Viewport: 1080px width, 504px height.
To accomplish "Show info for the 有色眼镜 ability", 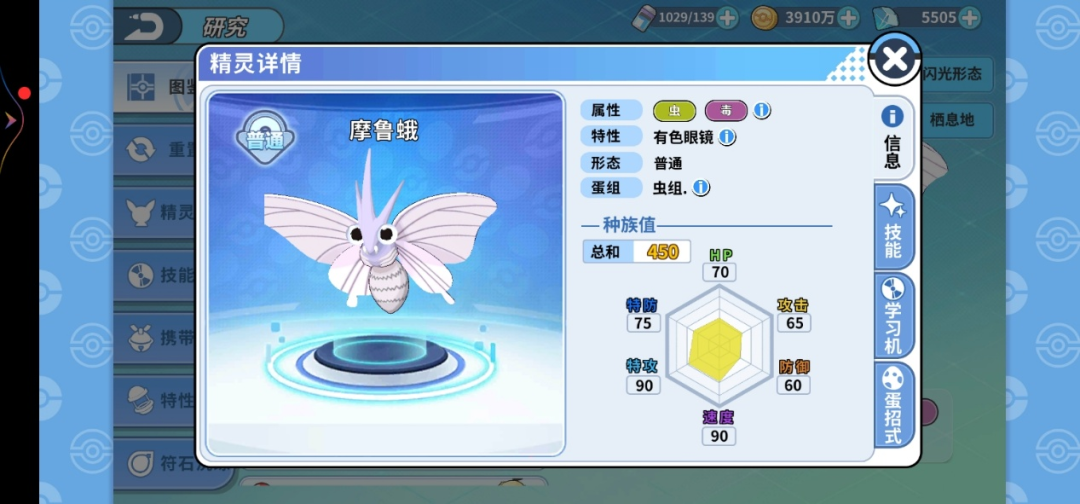I will point(728,136).
